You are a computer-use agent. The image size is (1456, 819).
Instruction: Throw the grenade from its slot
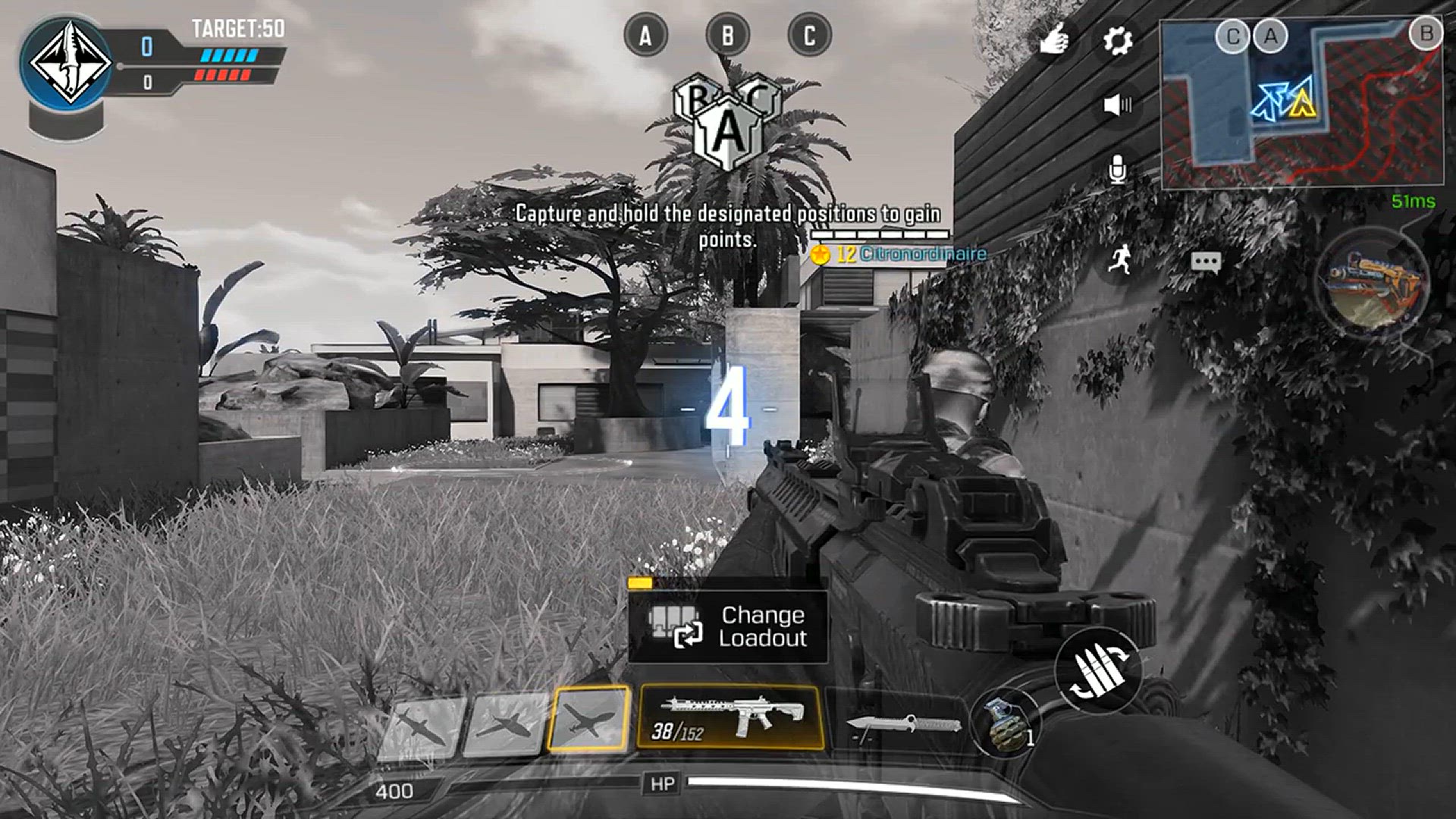point(1006,724)
